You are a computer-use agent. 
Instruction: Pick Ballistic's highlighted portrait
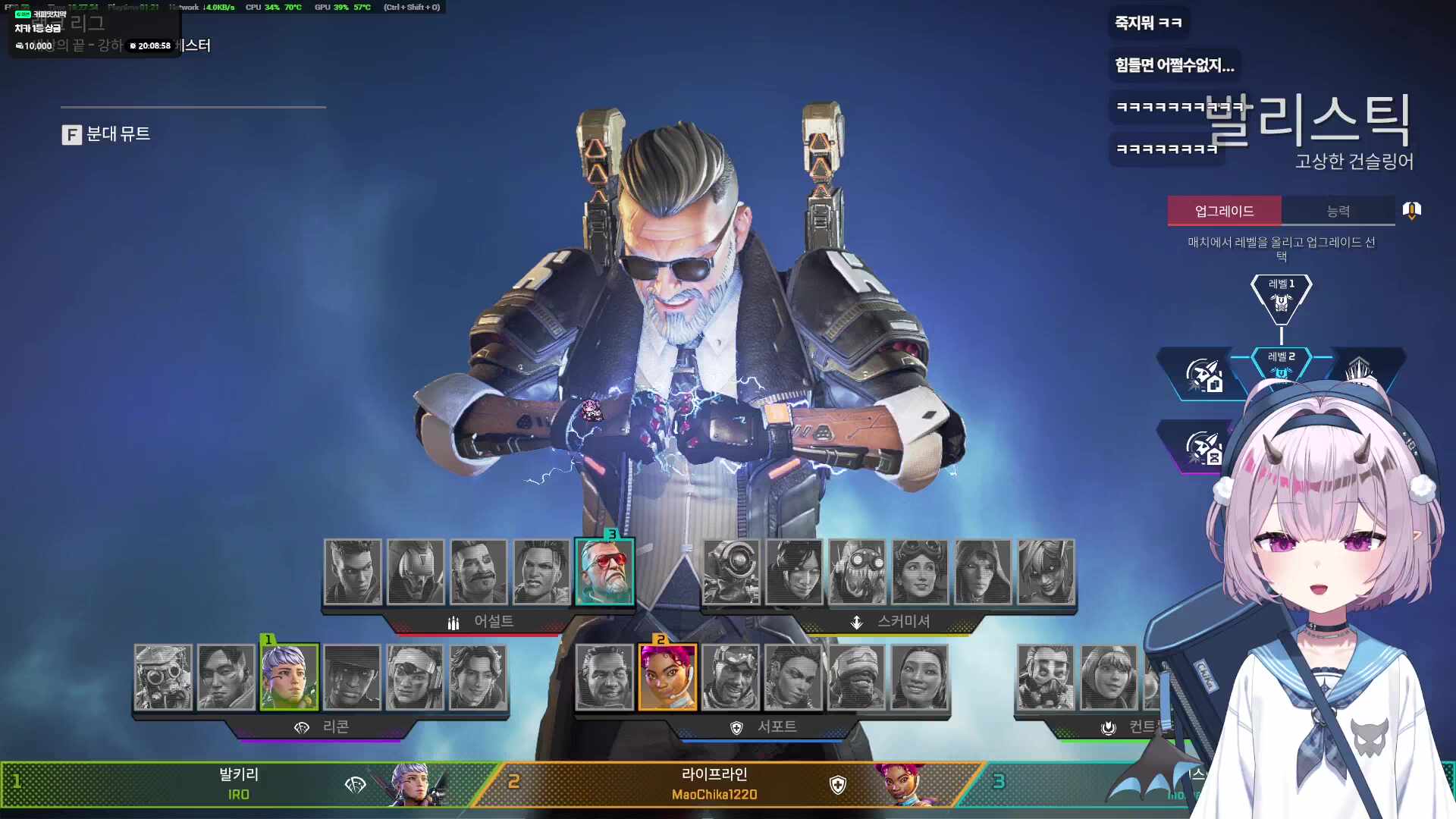604,572
